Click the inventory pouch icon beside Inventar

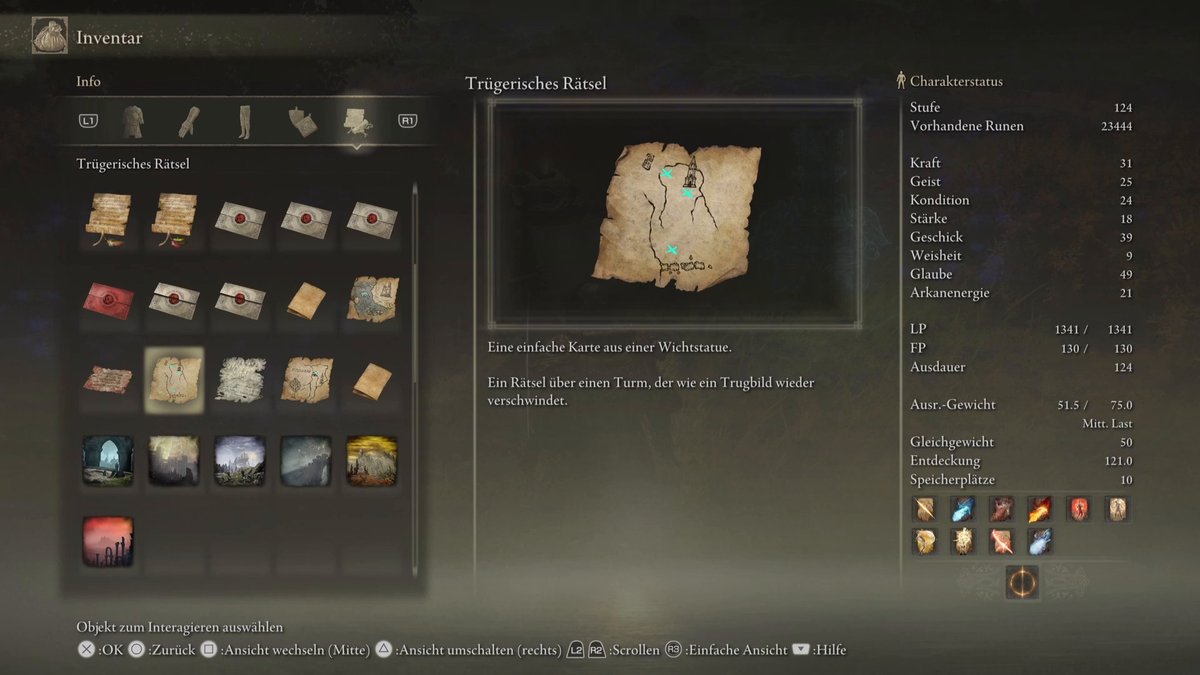coord(49,37)
